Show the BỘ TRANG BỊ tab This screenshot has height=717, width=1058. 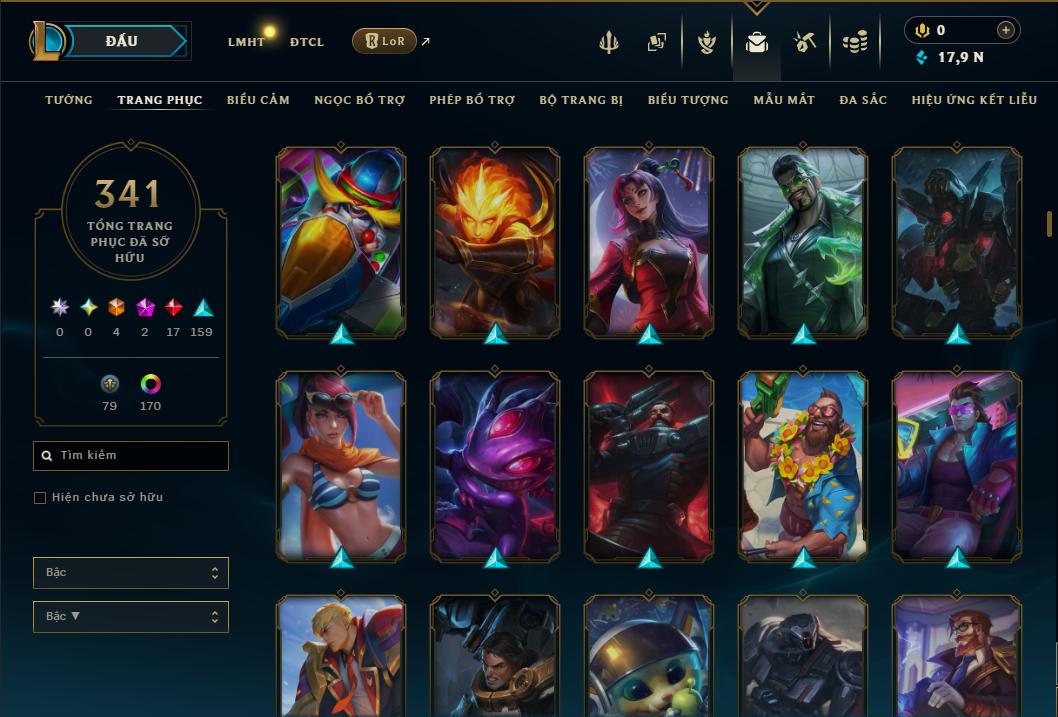click(x=581, y=100)
